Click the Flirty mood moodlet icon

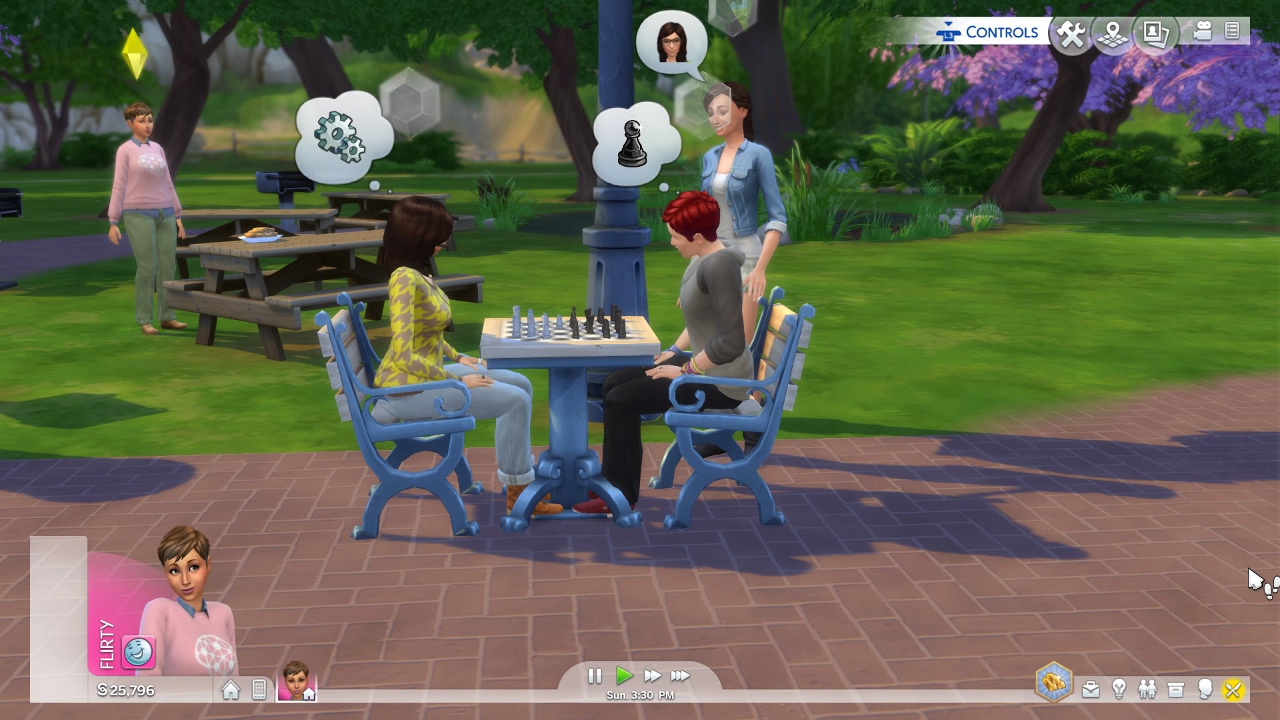[139, 652]
